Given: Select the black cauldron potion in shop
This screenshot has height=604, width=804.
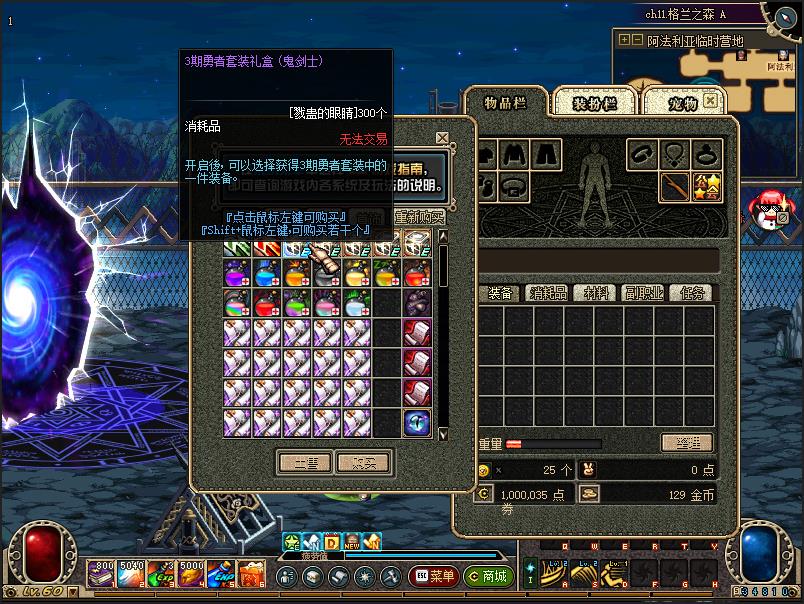Looking at the screenshot, I should pos(417,303).
